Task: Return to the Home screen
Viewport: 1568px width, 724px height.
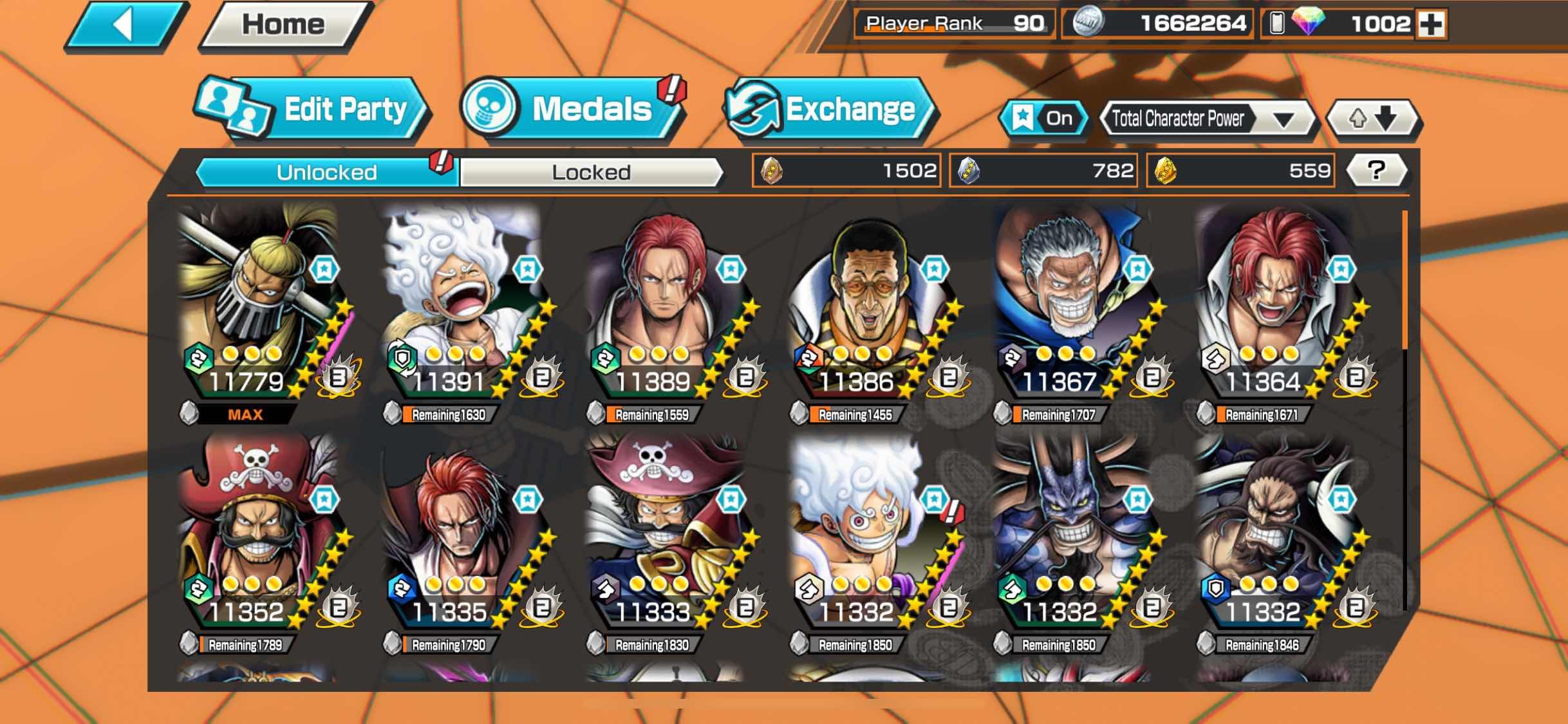Action: coord(284,26)
